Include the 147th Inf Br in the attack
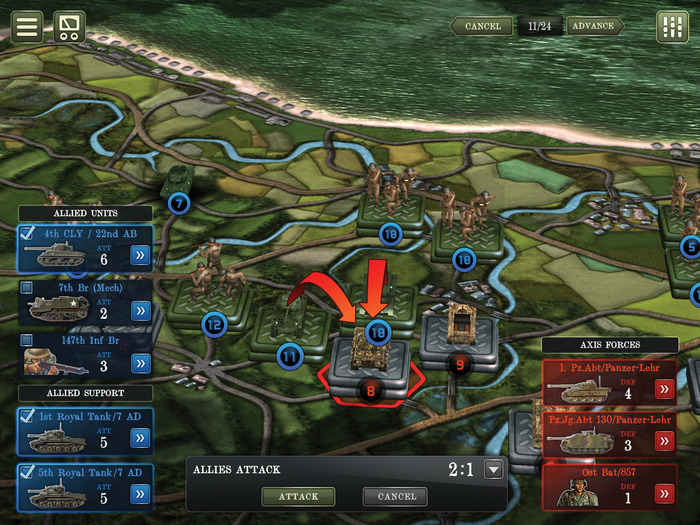Image resolution: width=700 pixels, height=525 pixels. point(27,340)
